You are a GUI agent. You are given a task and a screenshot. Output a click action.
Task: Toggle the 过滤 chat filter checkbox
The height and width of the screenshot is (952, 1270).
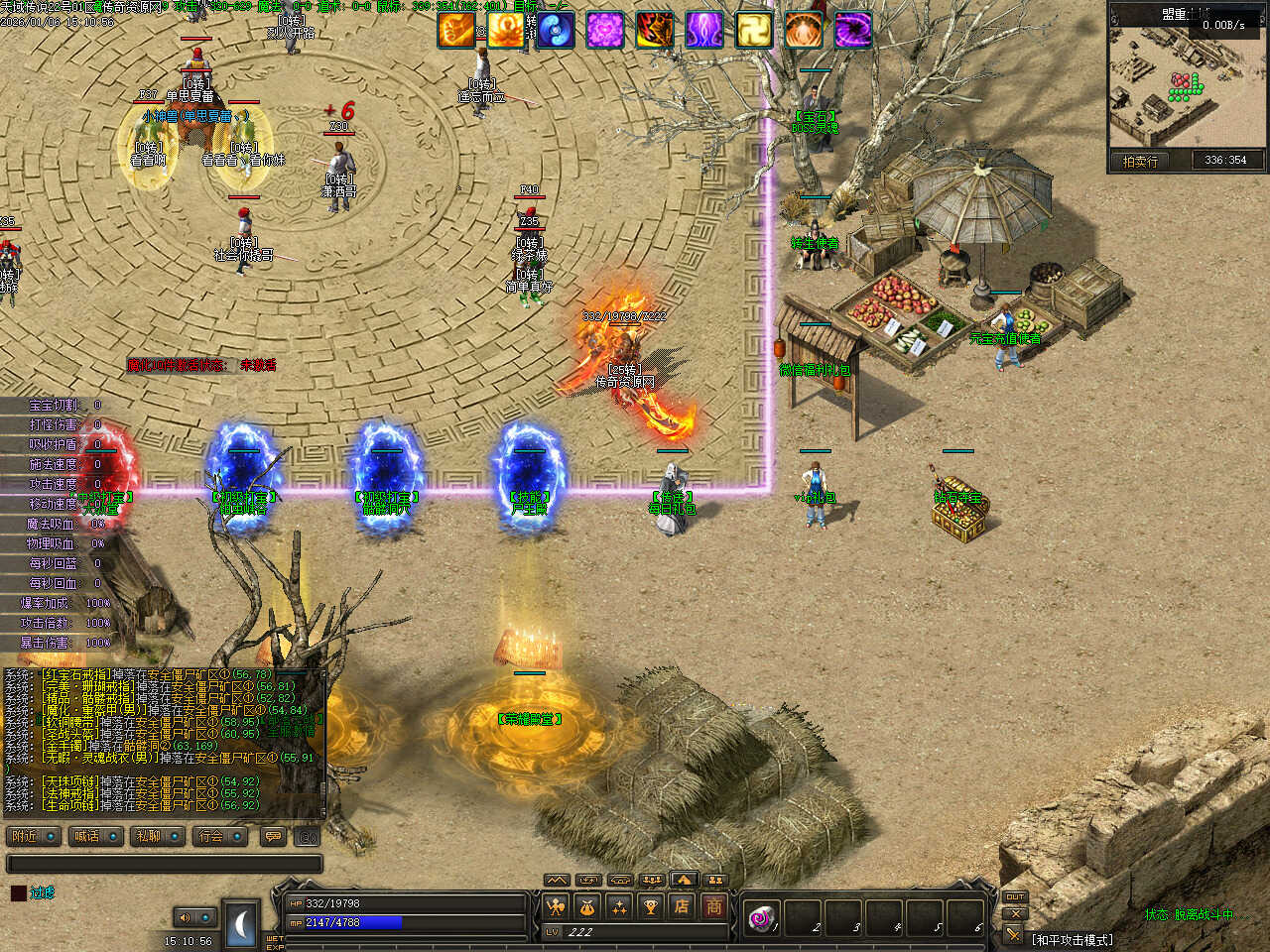coord(18,892)
